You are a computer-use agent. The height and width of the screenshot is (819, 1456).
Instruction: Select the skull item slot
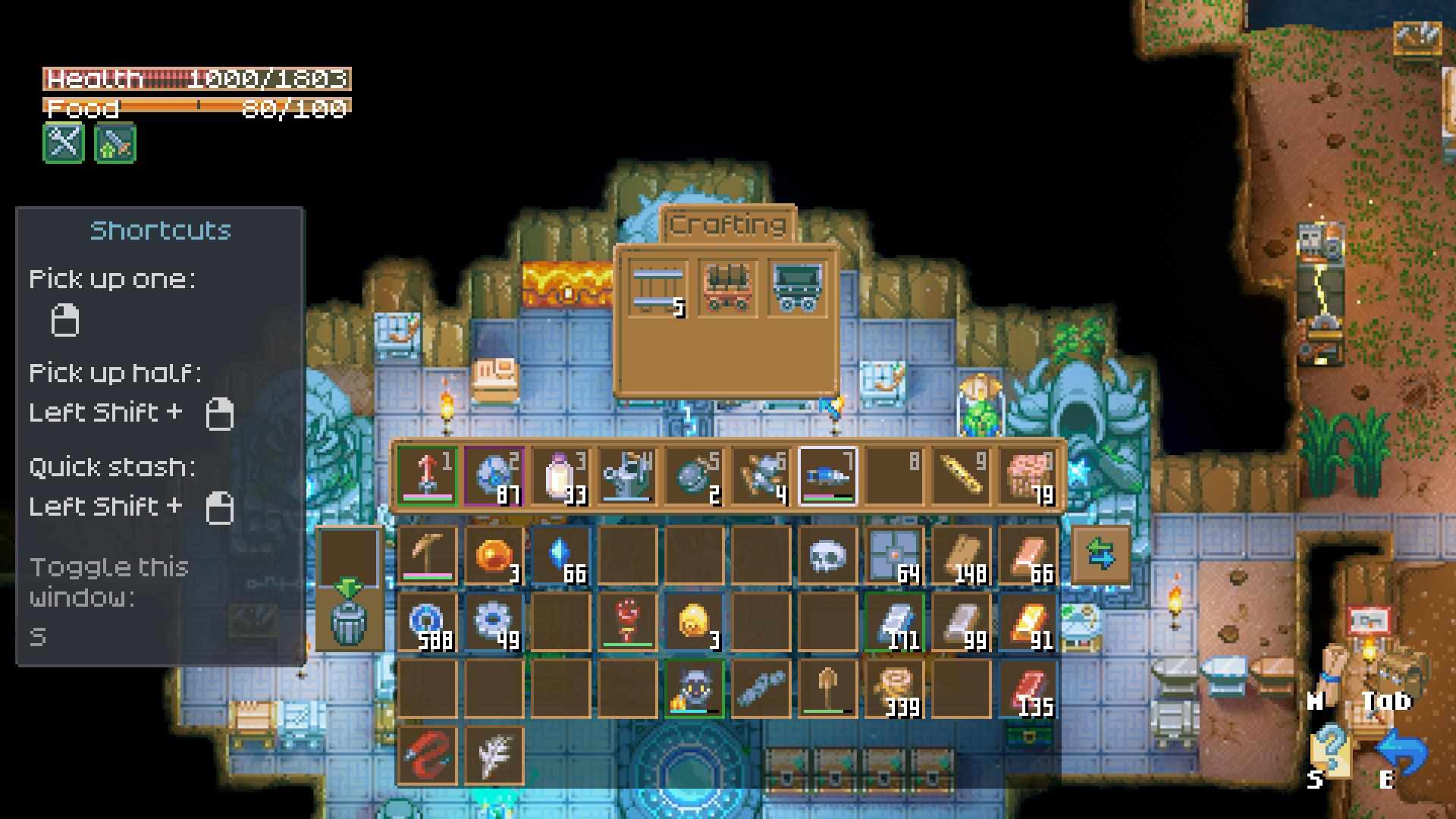tap(827, 556)
